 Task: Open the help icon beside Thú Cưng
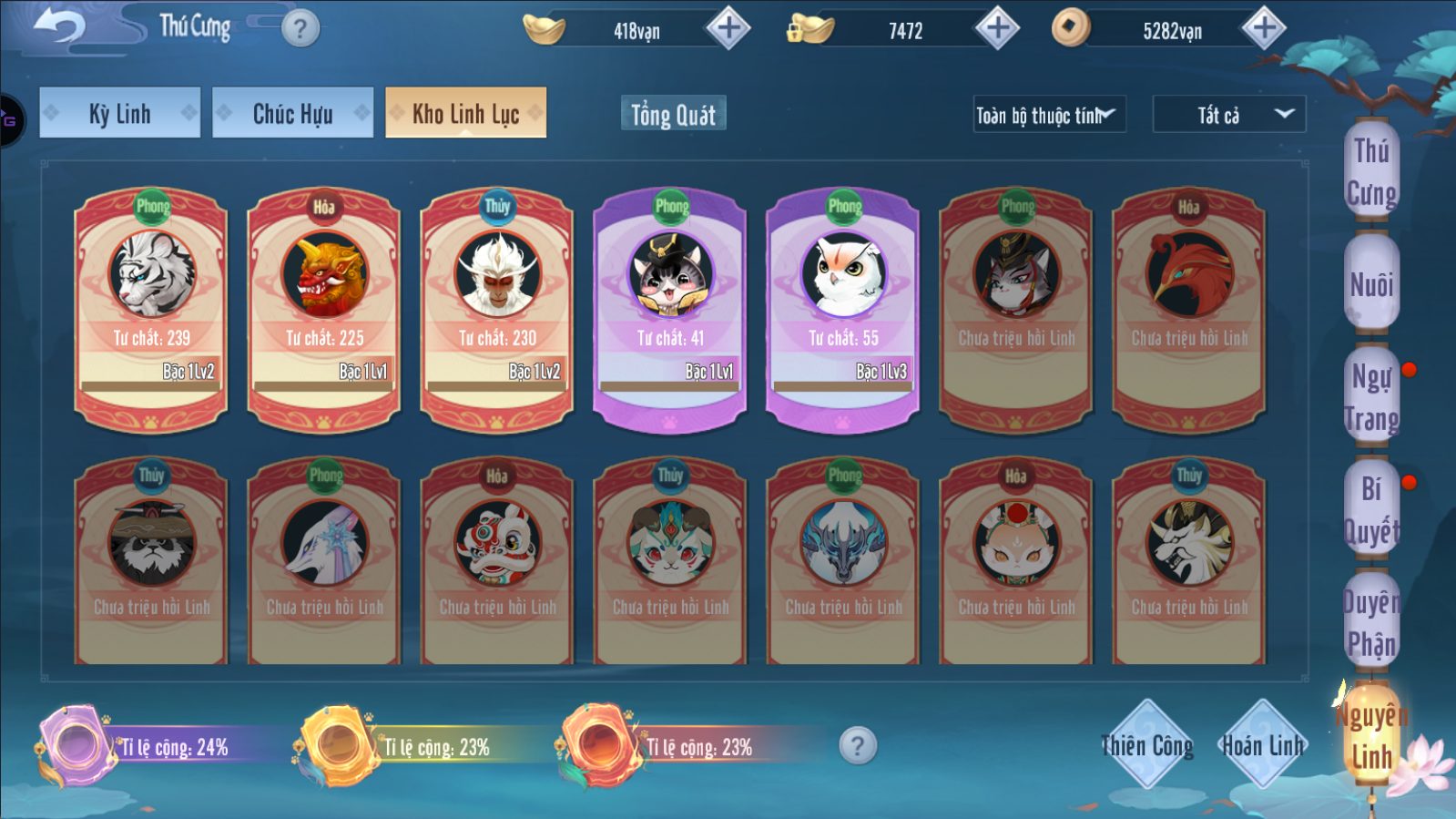pos(300,29)
